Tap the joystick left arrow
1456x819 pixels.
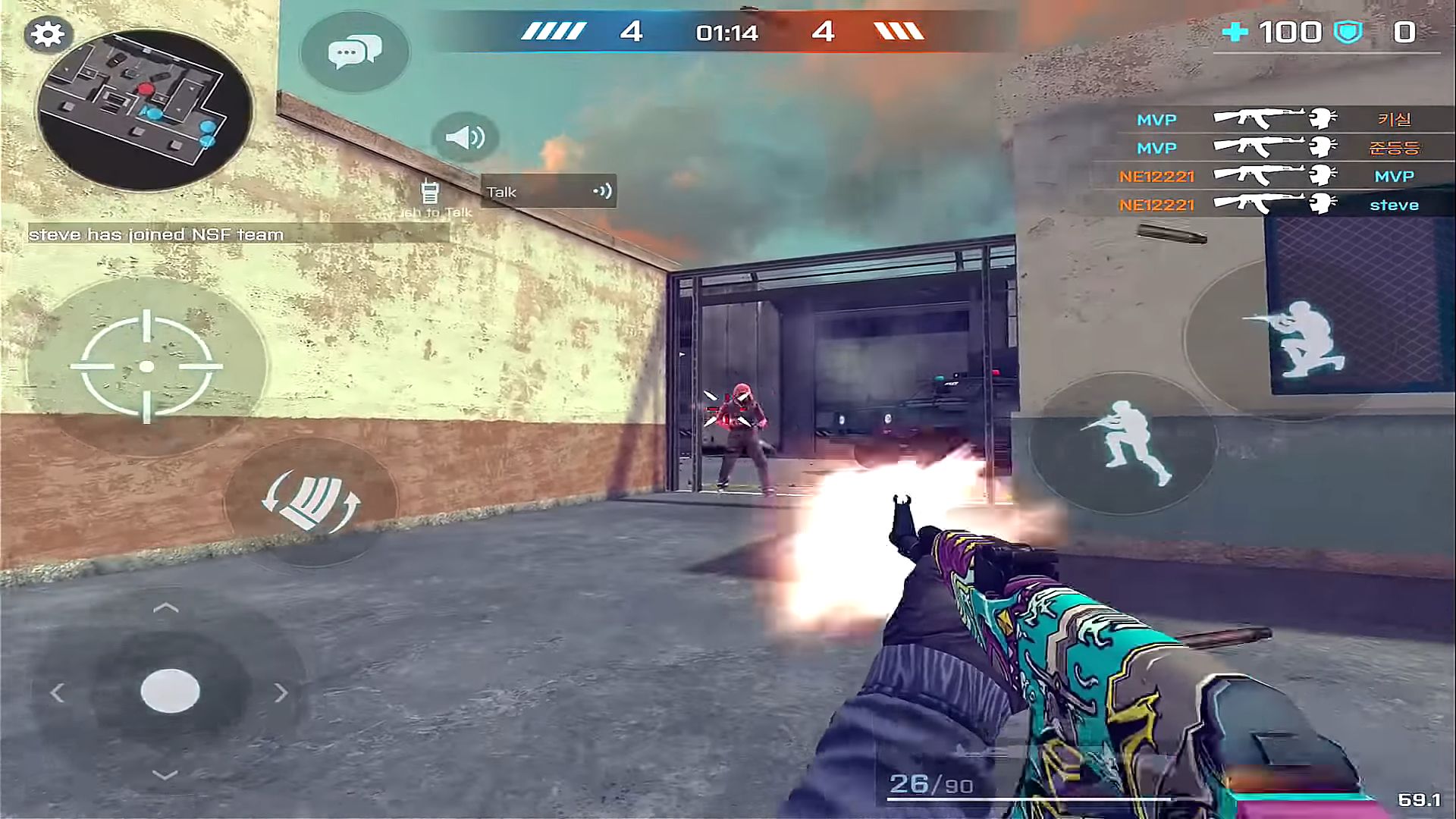tap(58, 692)
